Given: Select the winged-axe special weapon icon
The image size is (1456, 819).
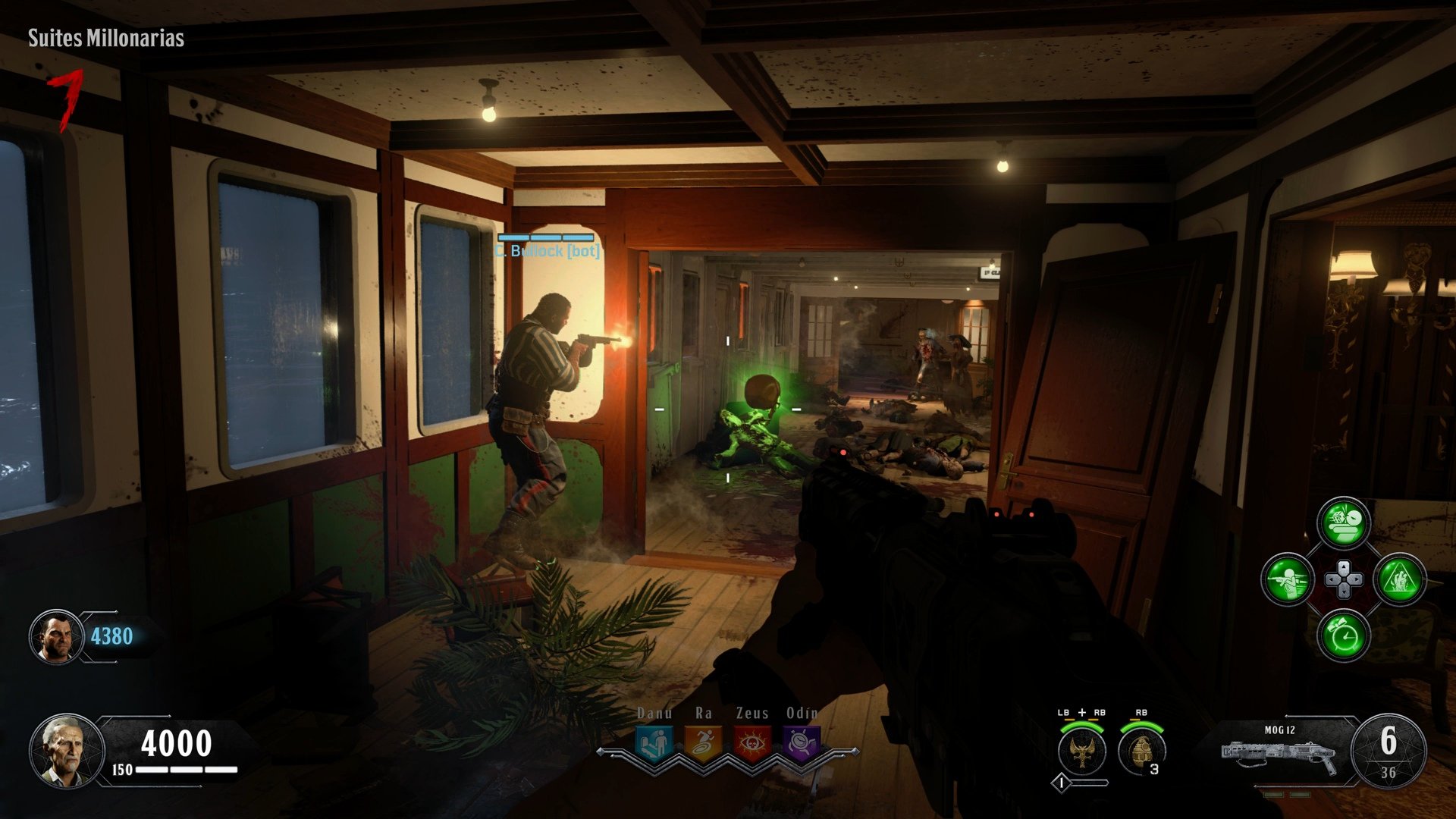Looking at the screenshot, I should click(x=1081, y=750).
